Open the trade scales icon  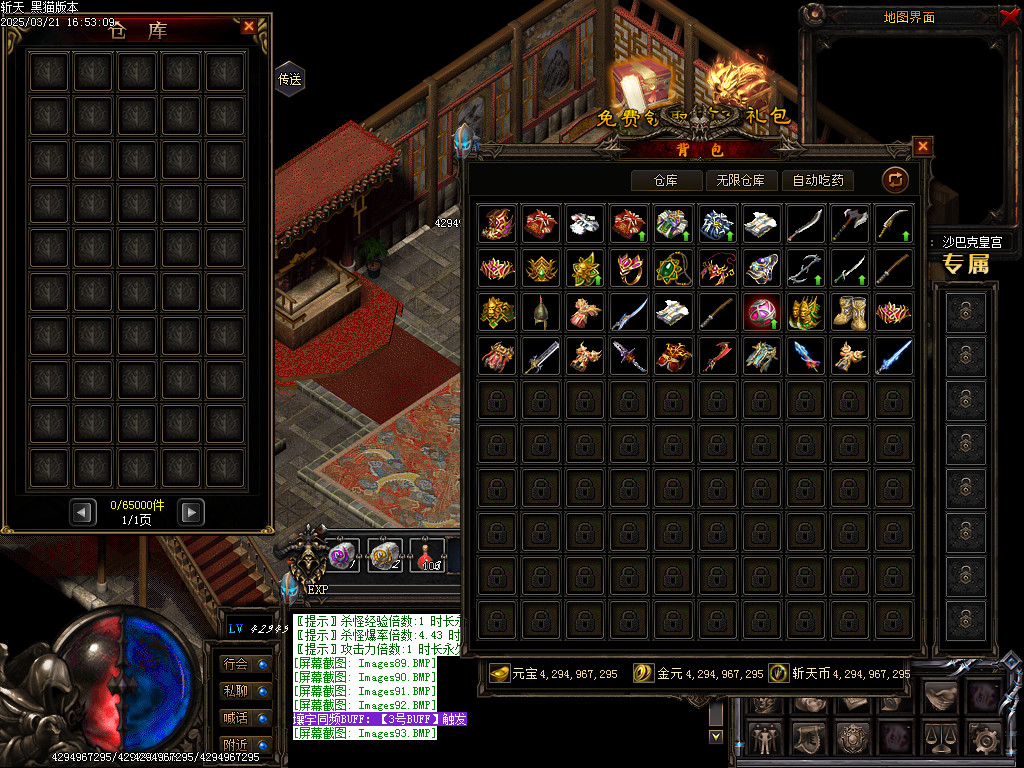click(x=939, y=739)
